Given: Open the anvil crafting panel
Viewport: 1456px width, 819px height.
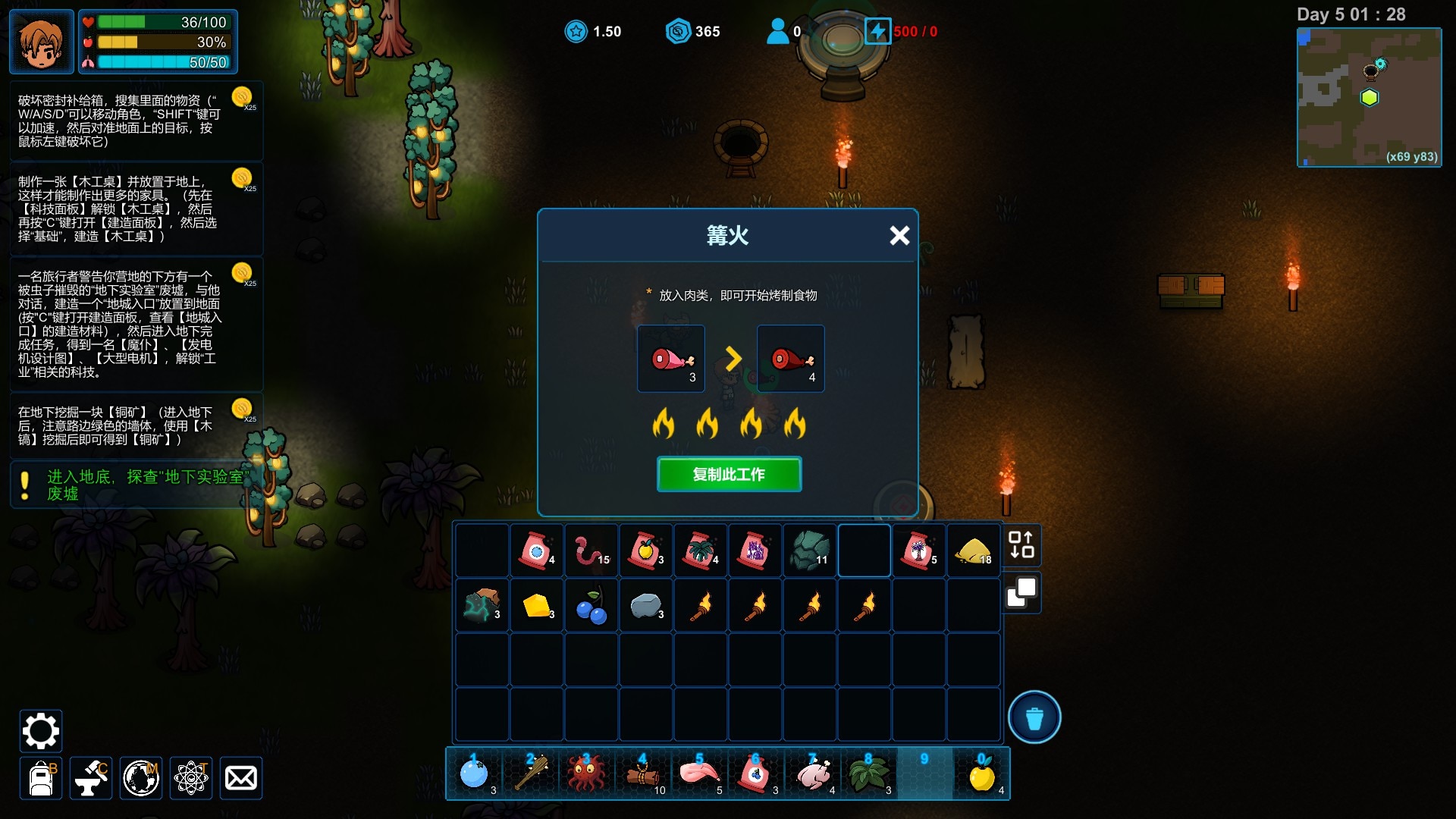Looking at the screenshot, I should tap(91, 778).
